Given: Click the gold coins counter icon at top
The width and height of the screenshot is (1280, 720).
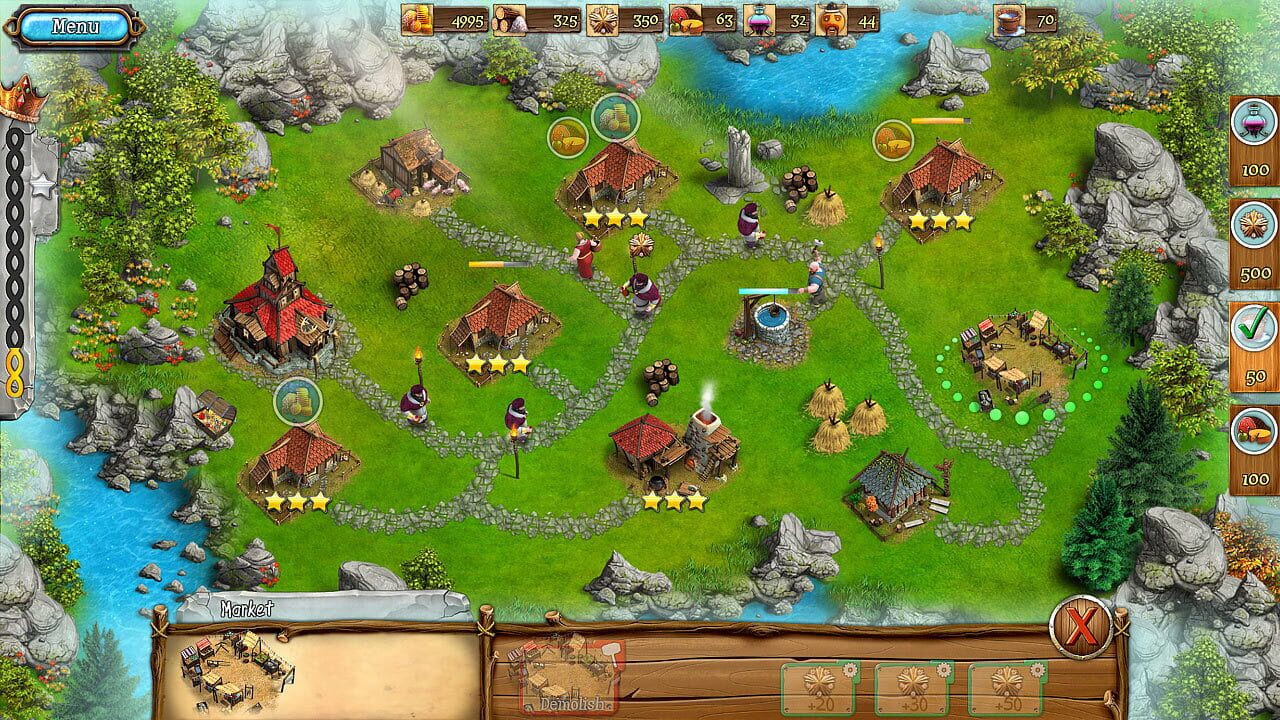Looking at the screenshot, I should [x=416, y=17].
